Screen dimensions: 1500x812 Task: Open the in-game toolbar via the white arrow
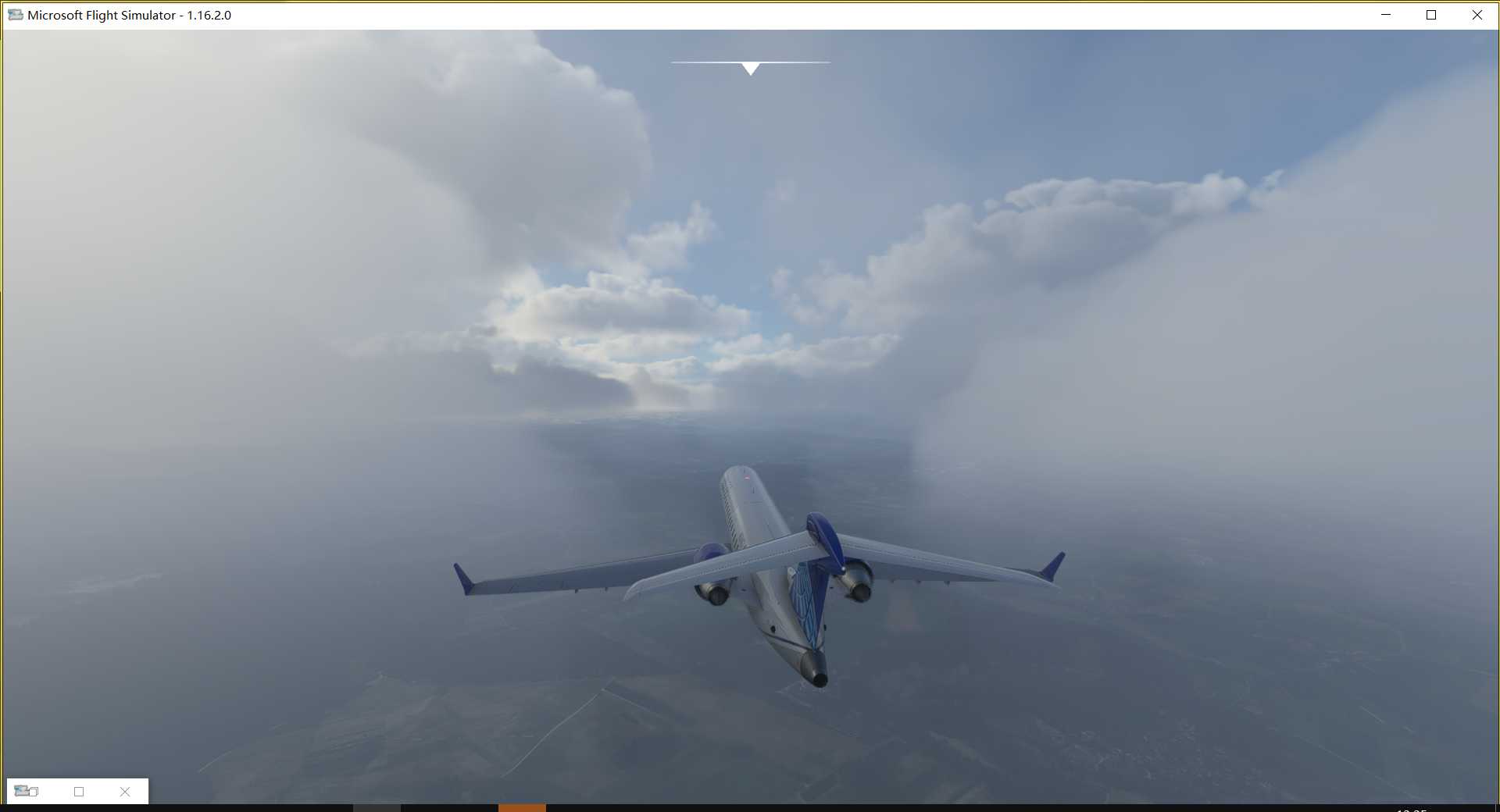[x=751, y=69]
